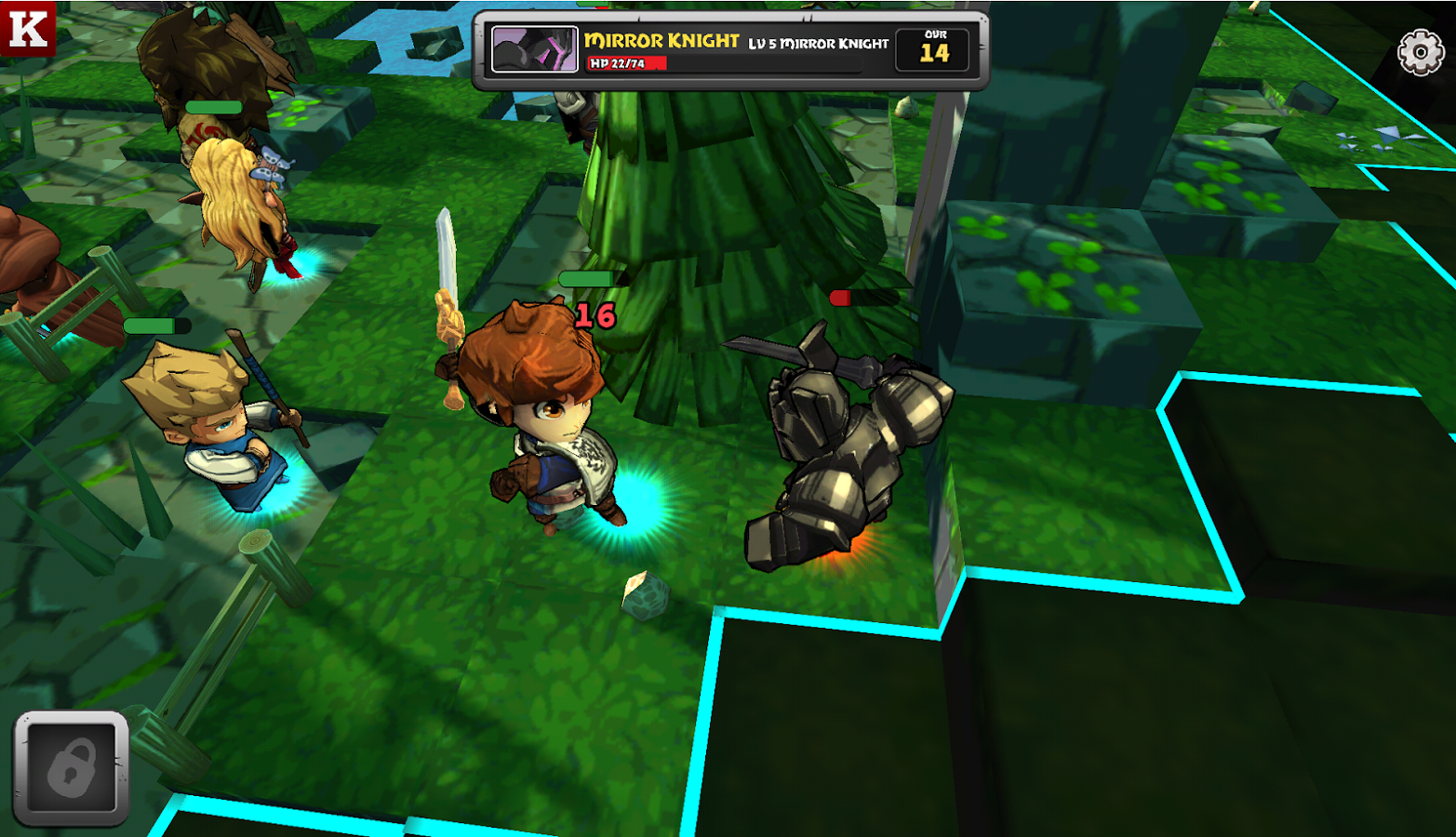Screen dimensions: 1456x837
Task: Click the red '16' damage number
Action: point(595,314)
